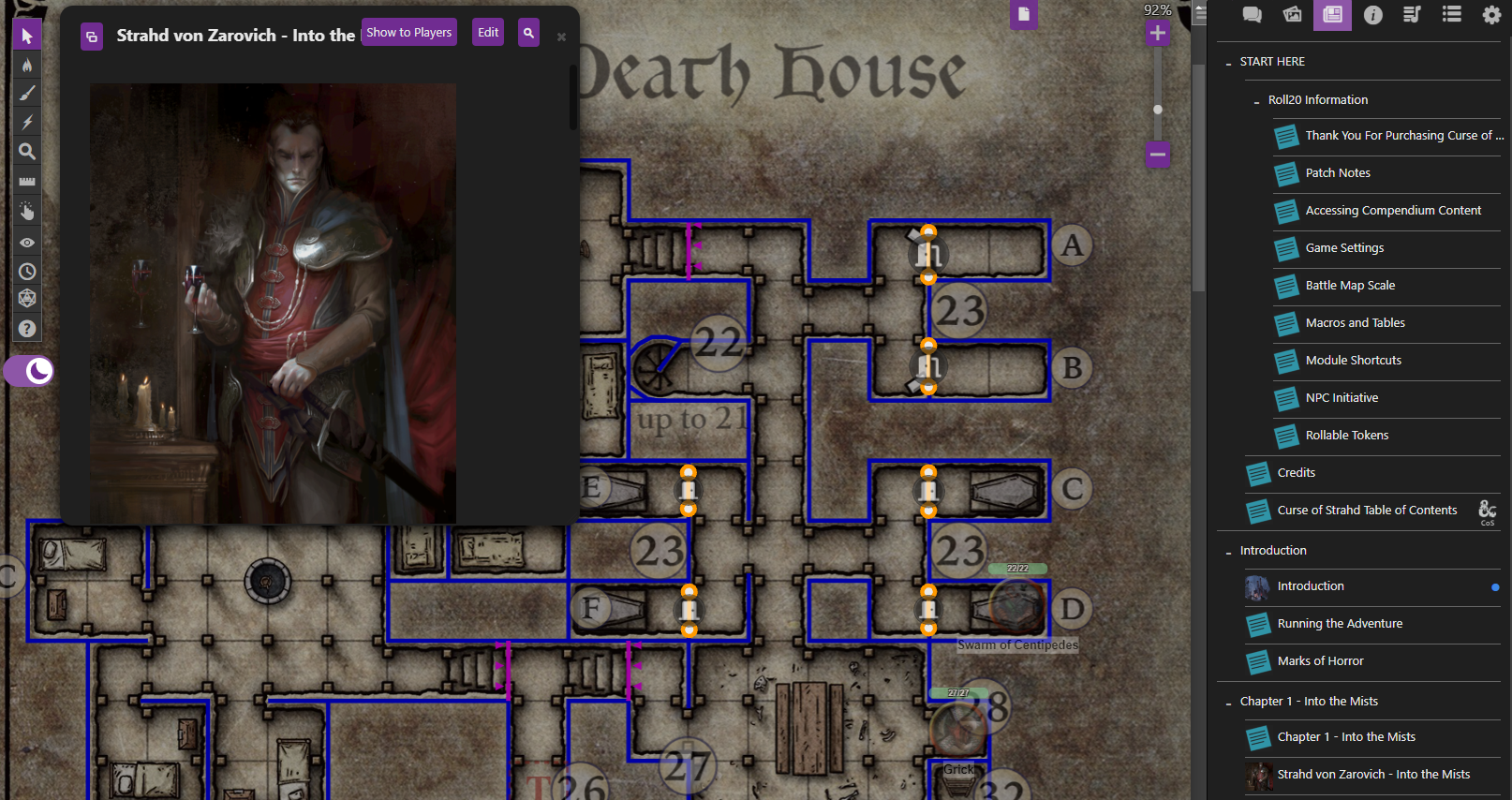Switch to the Chat tab

[x=1251, y=15]
